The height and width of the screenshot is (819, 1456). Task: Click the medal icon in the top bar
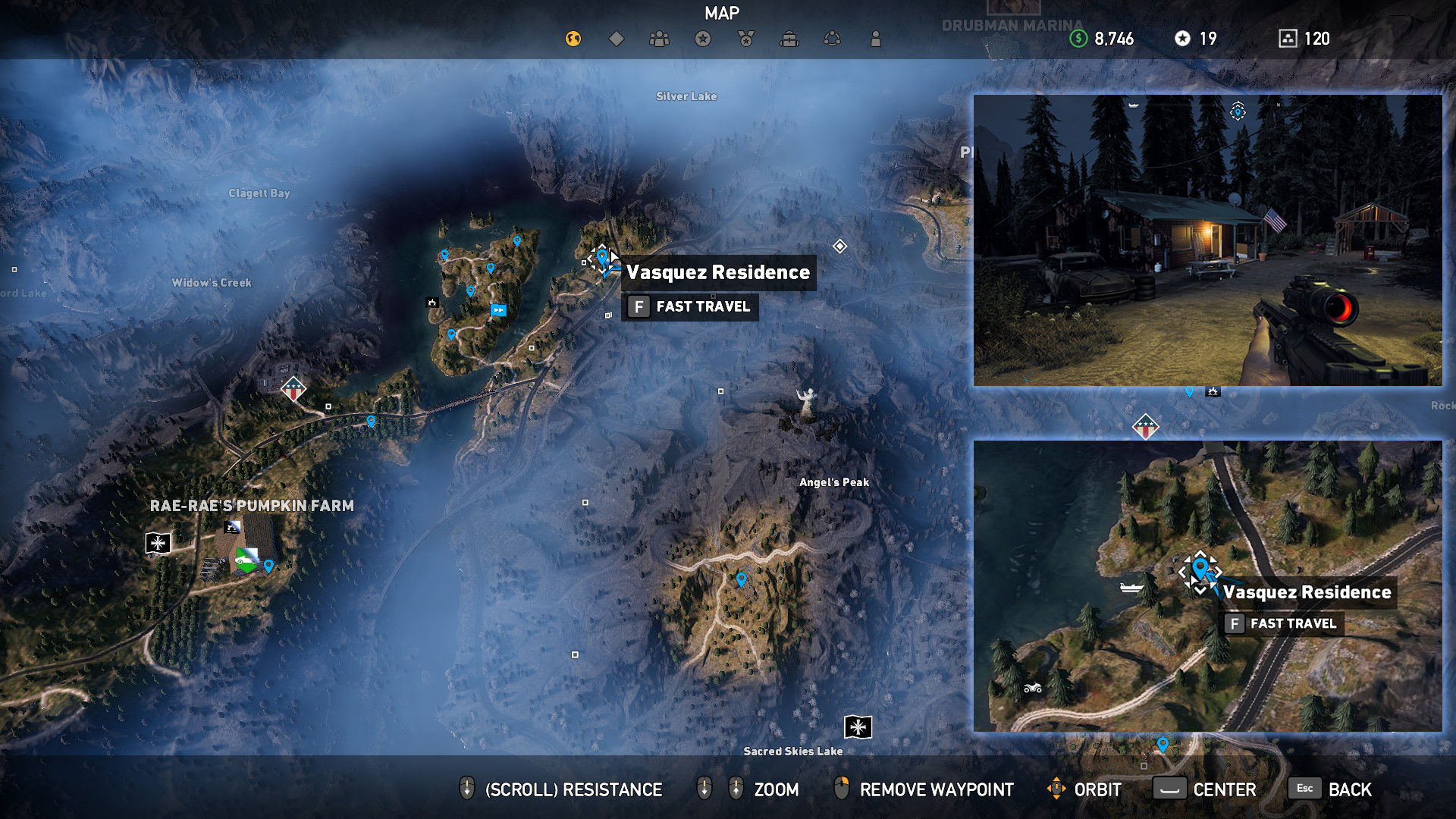point(745,36)
